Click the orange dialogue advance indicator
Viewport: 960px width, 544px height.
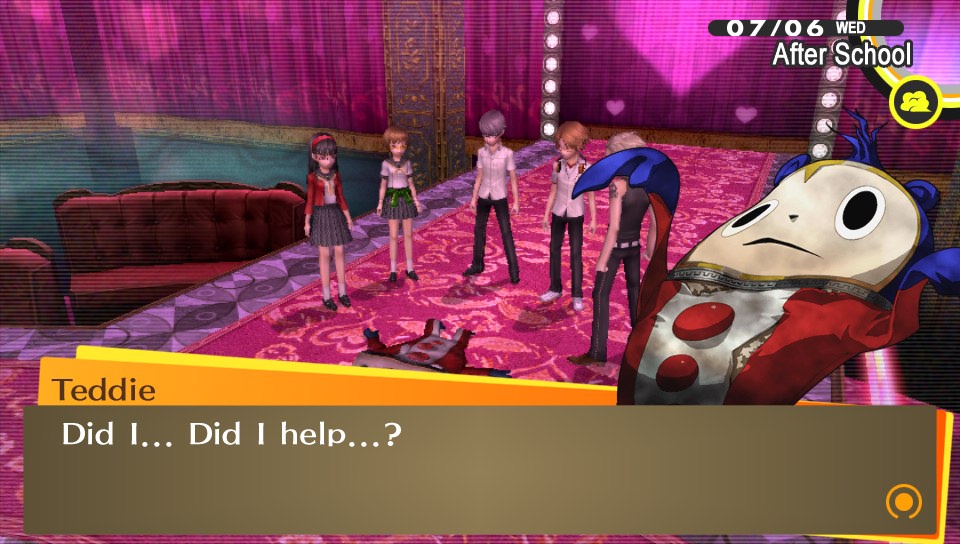(x=903, y=501)
